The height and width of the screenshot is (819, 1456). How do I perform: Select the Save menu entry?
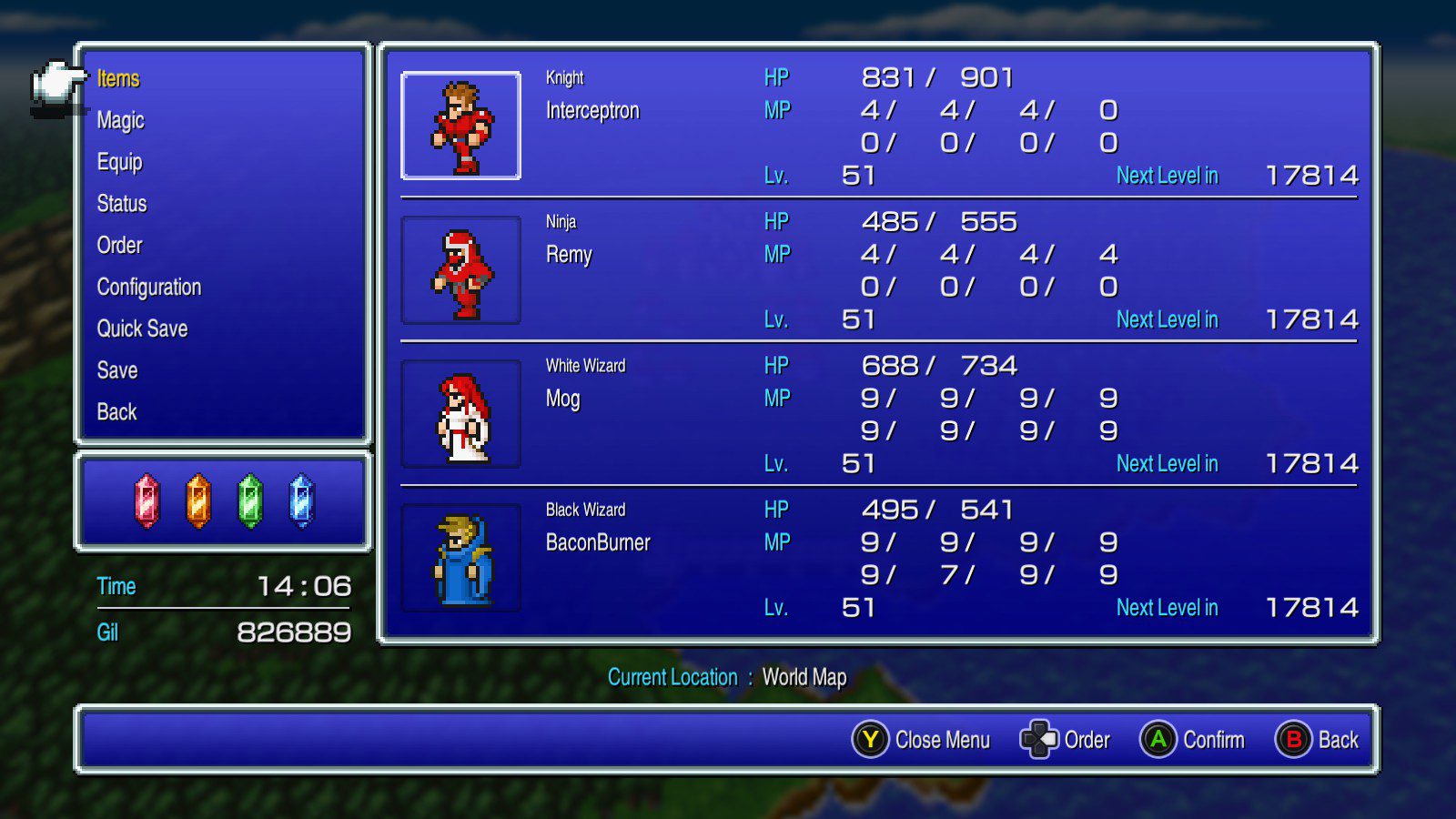[x=117, y=370]
